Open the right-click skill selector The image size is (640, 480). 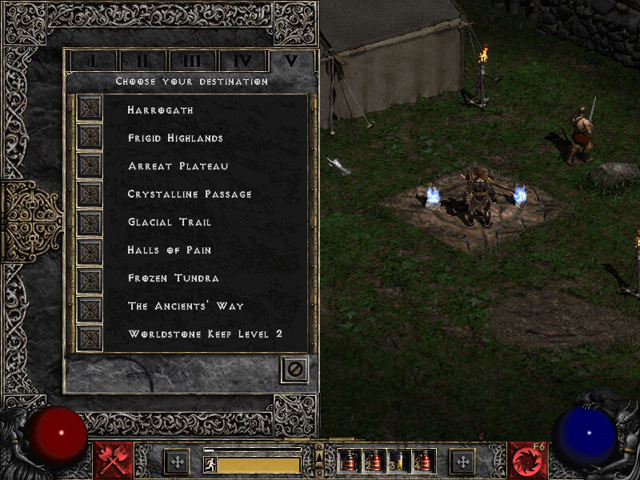[x=527, y=461]
